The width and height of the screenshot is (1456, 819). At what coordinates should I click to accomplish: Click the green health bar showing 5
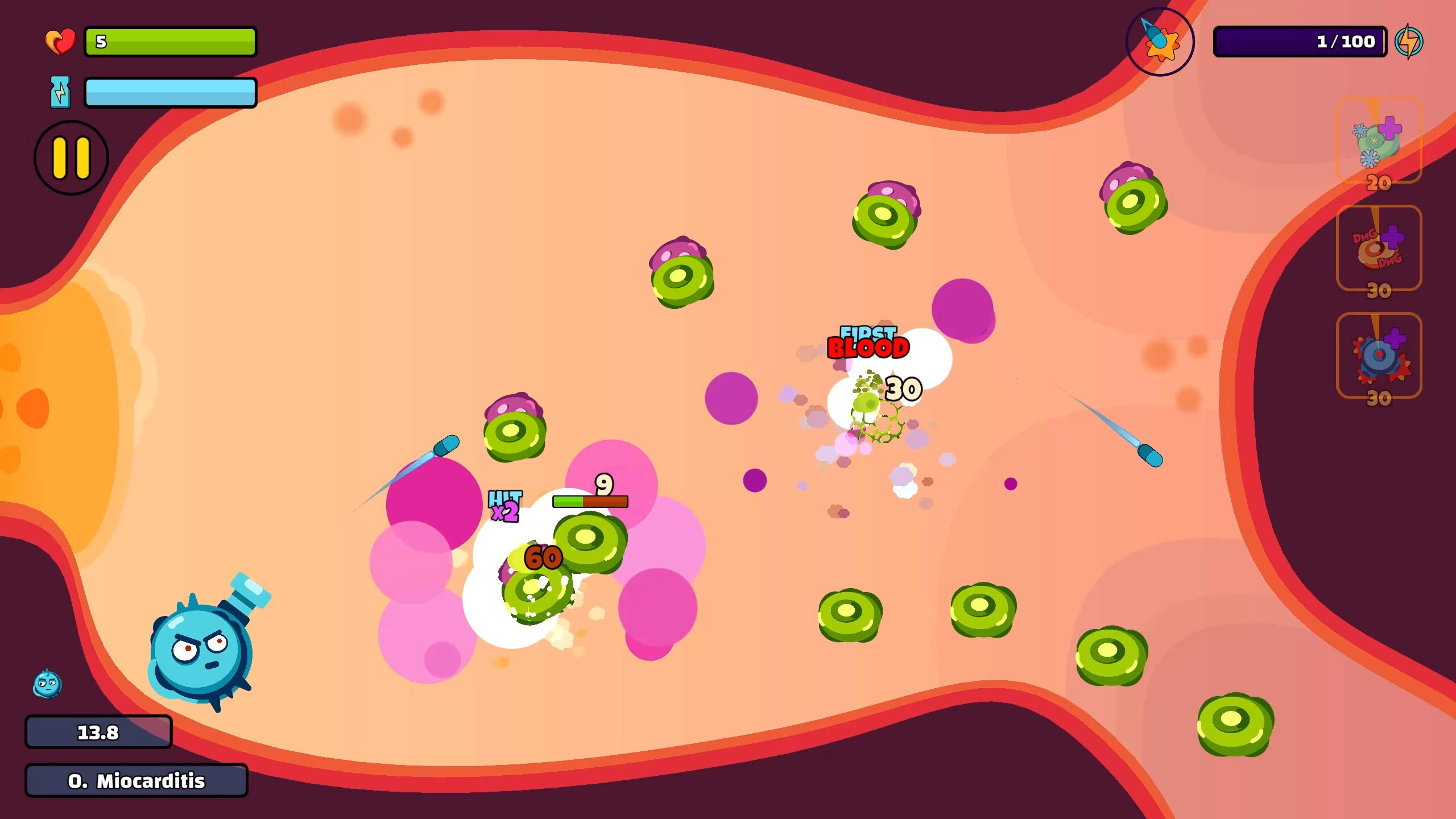(169, 40)
